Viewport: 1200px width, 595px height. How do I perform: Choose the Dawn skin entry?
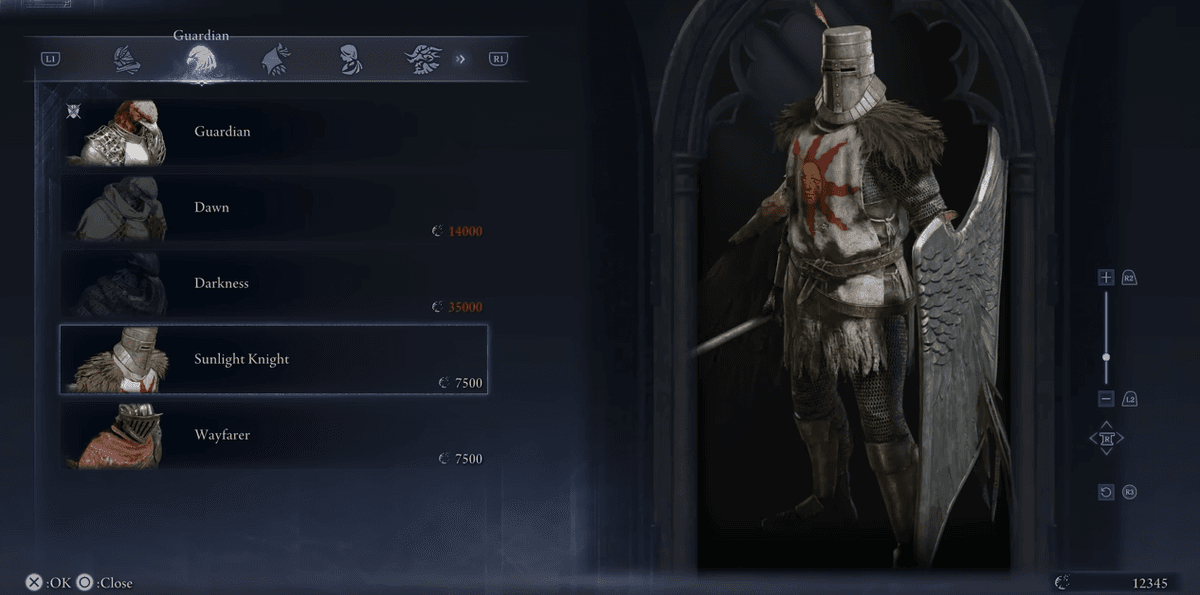273,208
